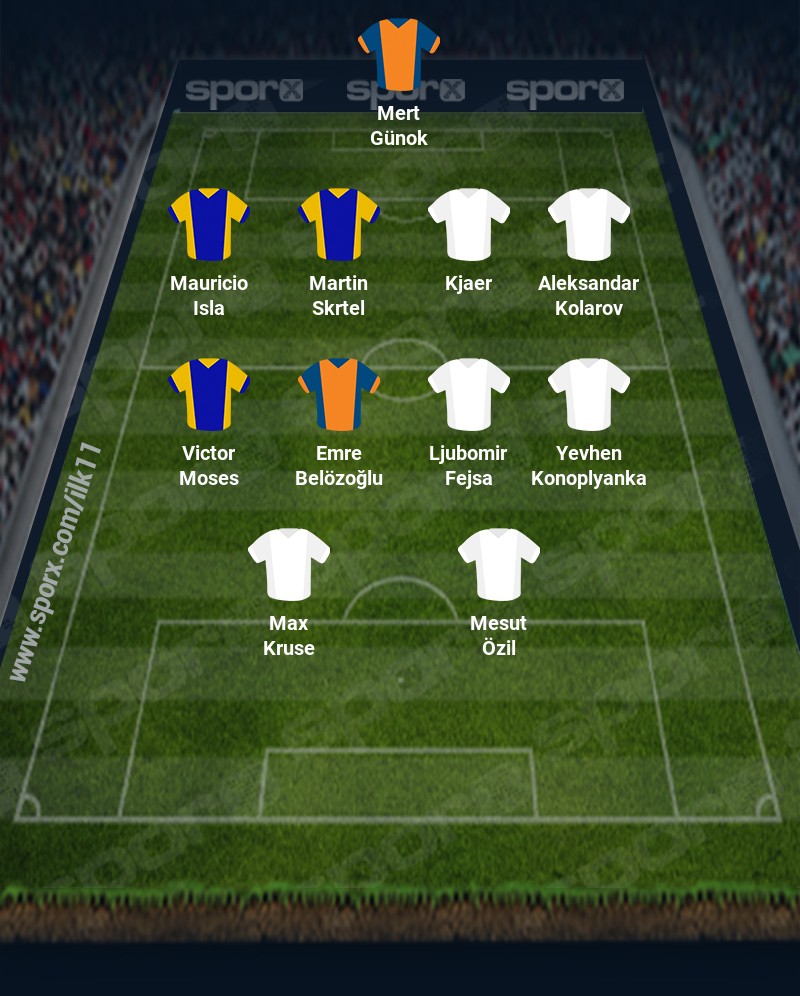Select Kjaer's white jersey
Screen dimensions: 800x996
[x=468, y=224]
